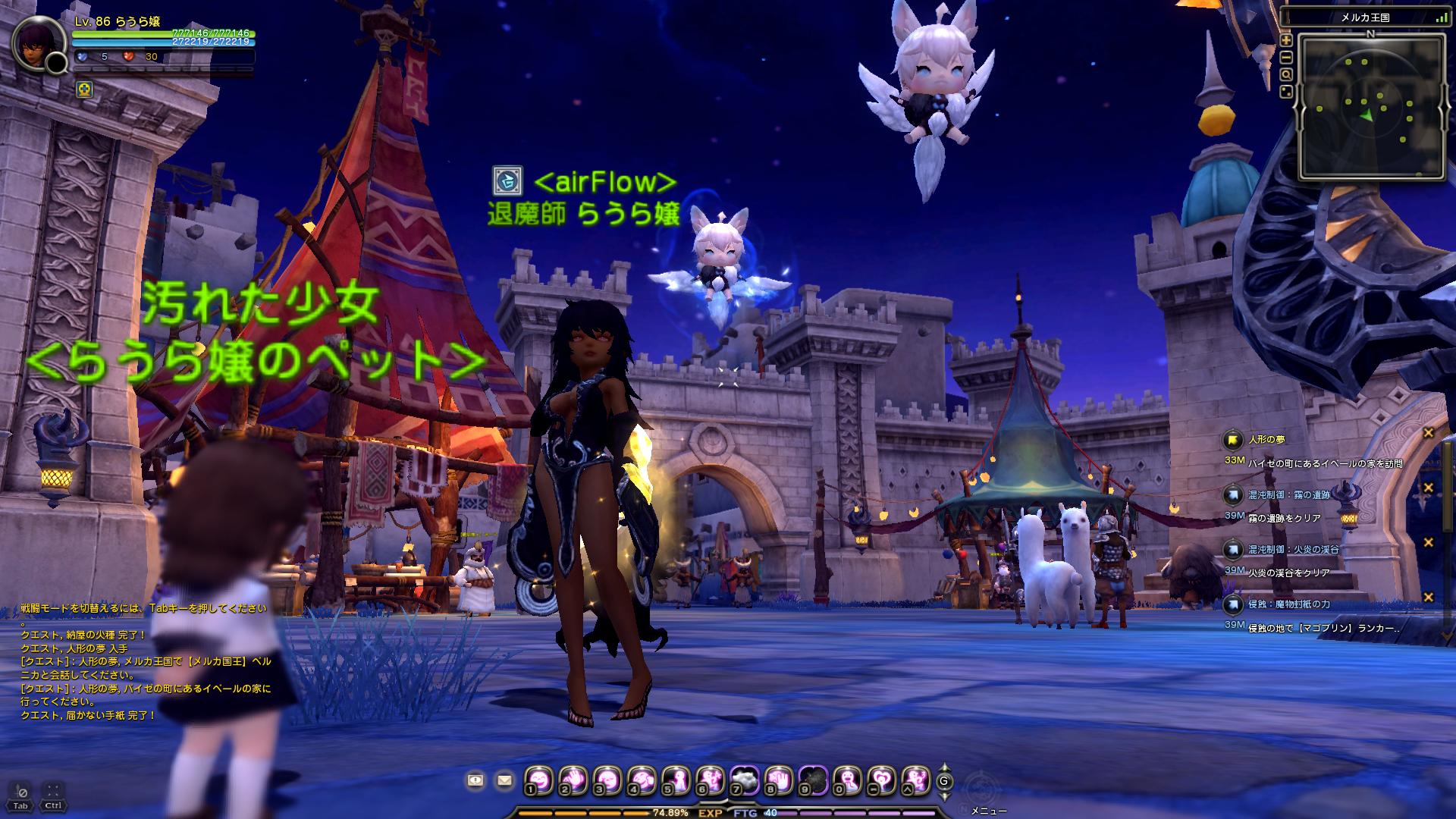Select the 人形の夢 quest tracker entry
Image resolution: width=1456 pixels, height=819 pixels.
click(1266, 439)
